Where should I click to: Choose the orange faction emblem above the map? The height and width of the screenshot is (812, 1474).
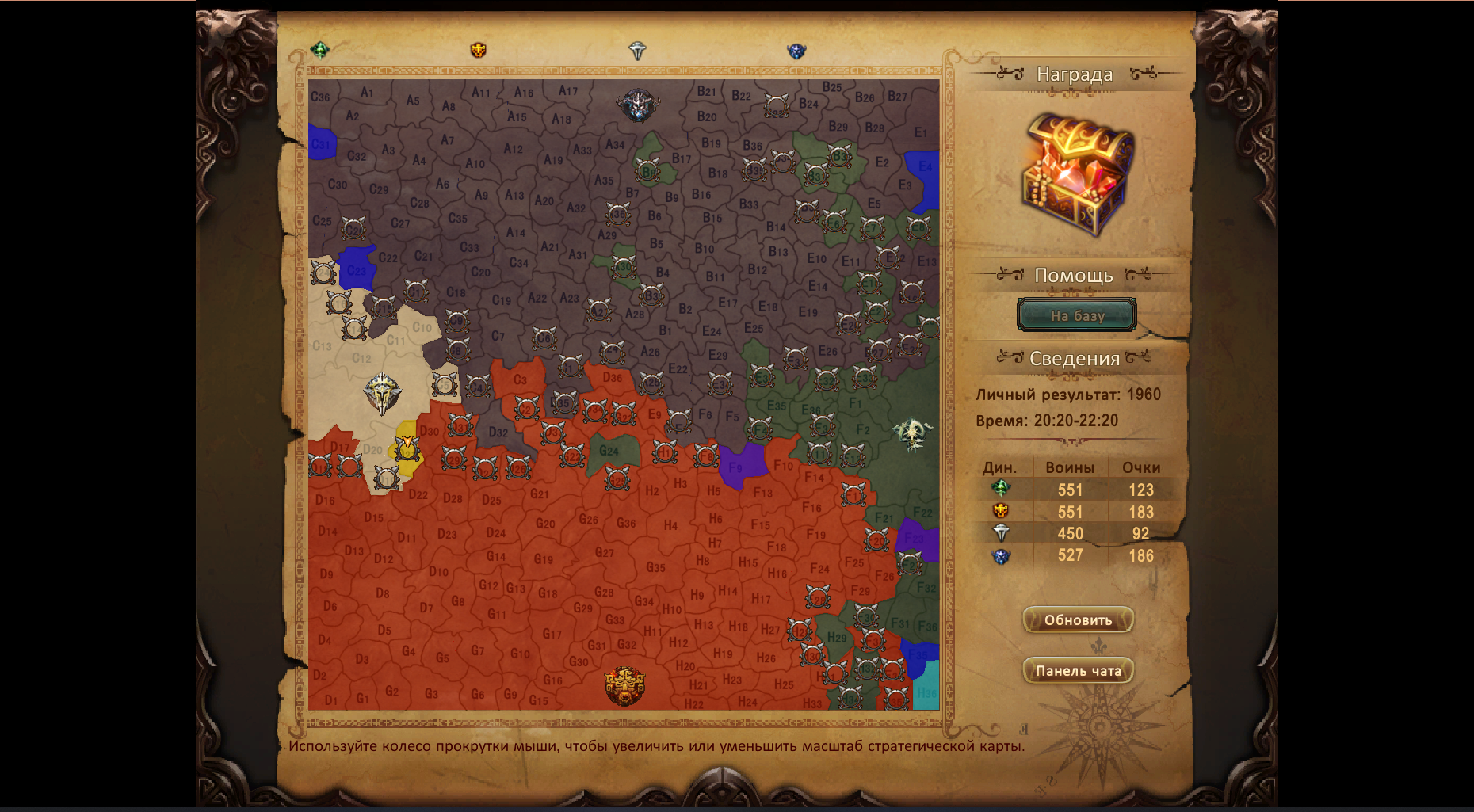coord(478,50)
